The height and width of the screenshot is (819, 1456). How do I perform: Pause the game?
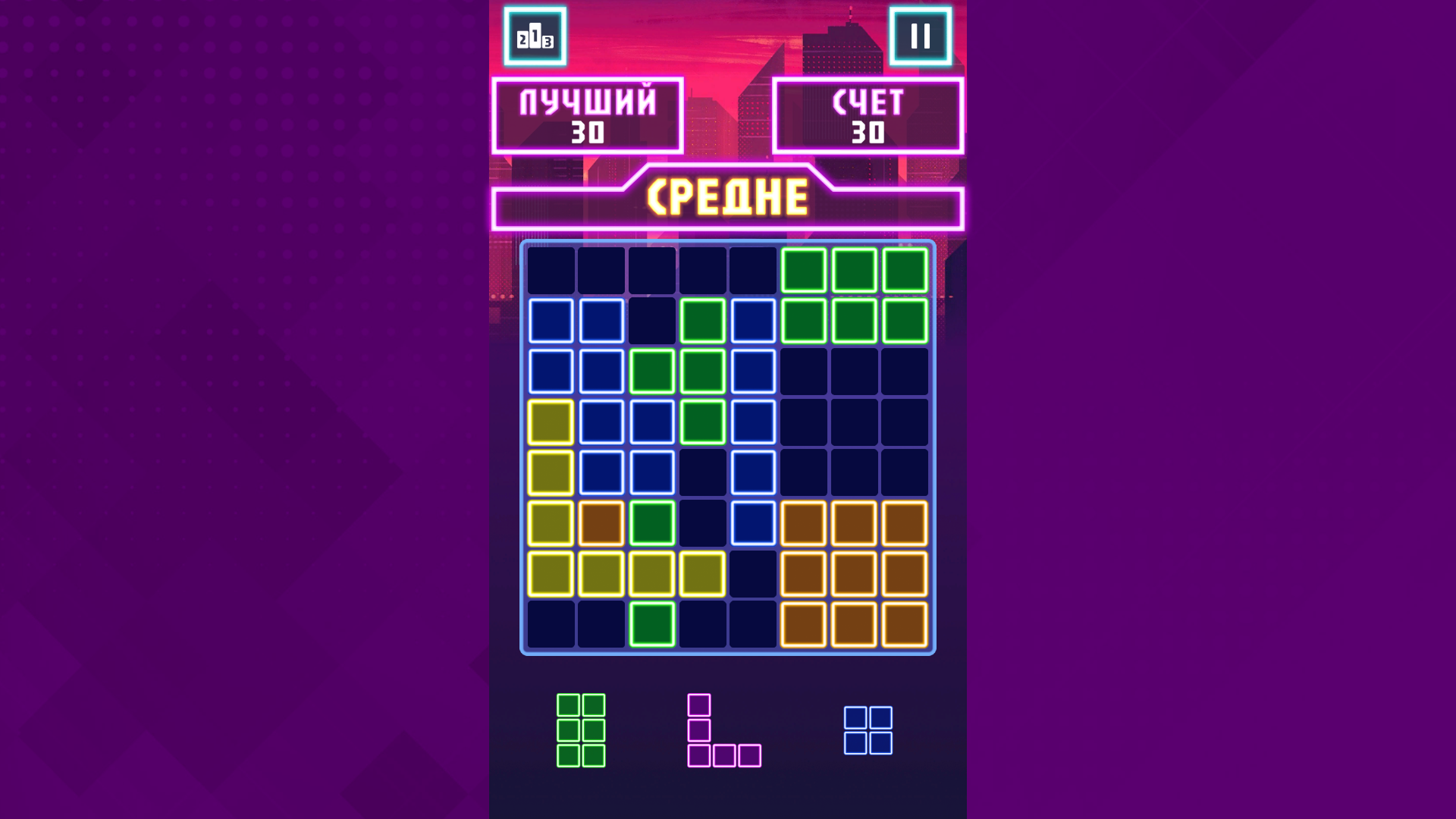coord(921,37)
